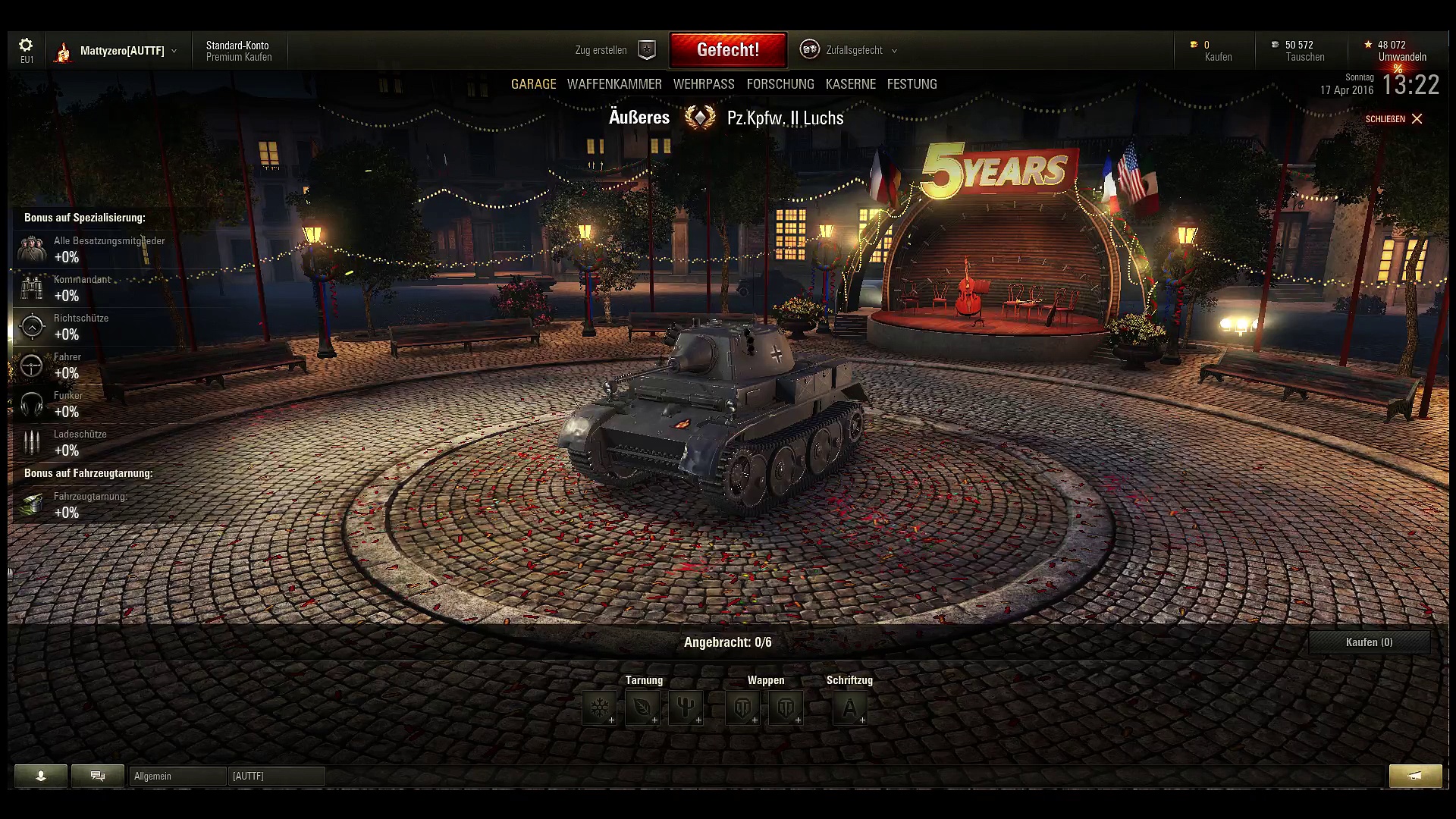
Task: Open the Allgemein chat channel
Action: pyautogui.click(x=177, y=776)
